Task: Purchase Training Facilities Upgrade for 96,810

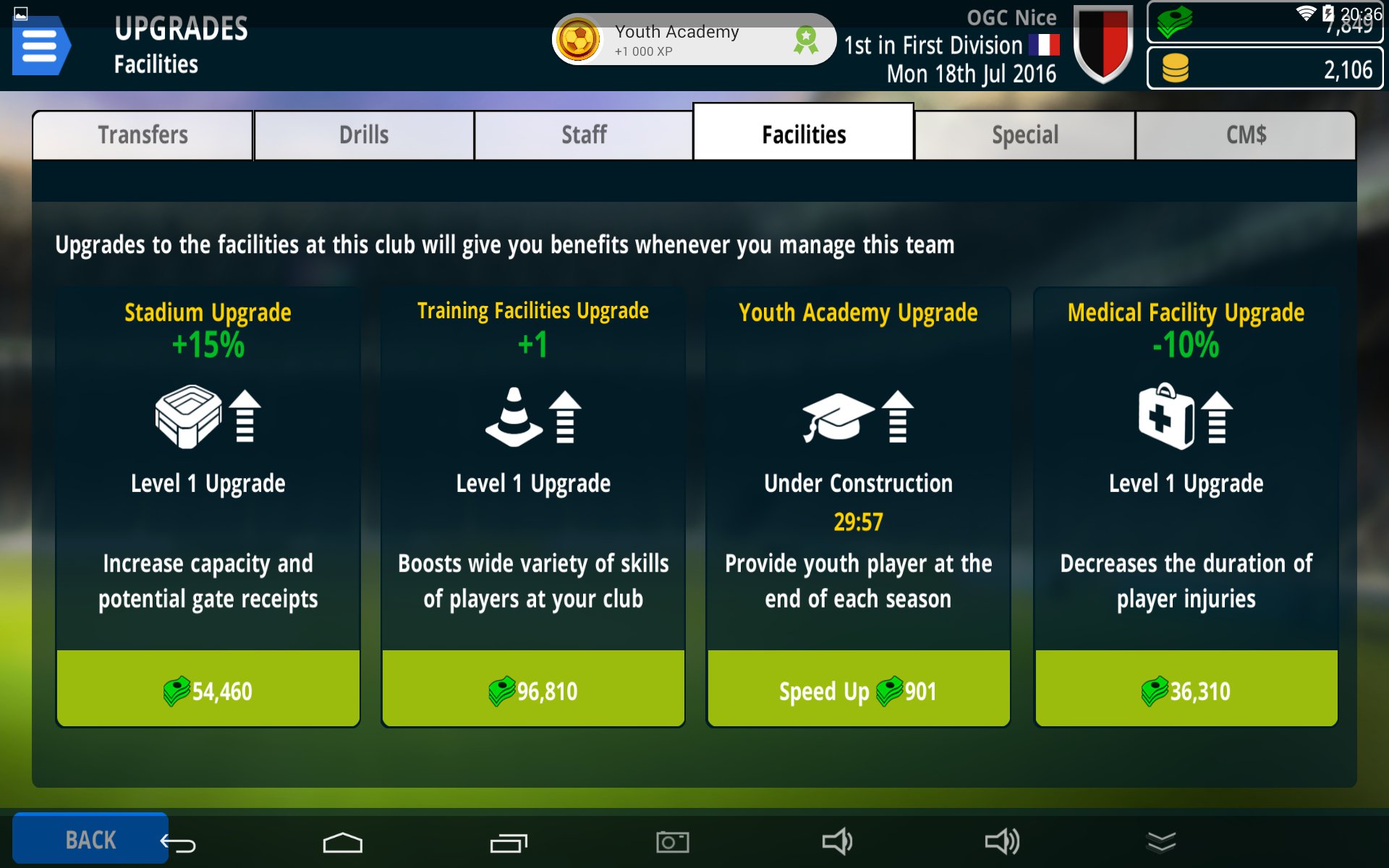Action: click(x=533, y=689)
